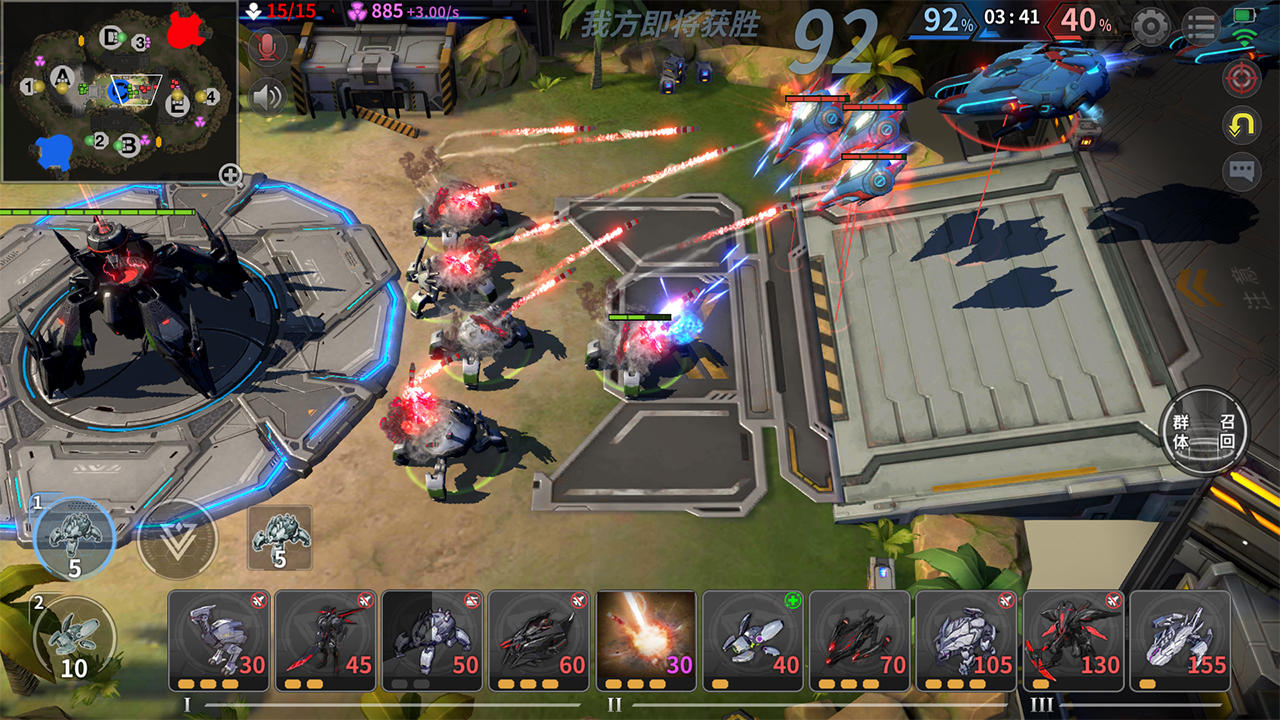Check the Wi-Fi signal status icon
The image size is (1280, 720).
1243,36
